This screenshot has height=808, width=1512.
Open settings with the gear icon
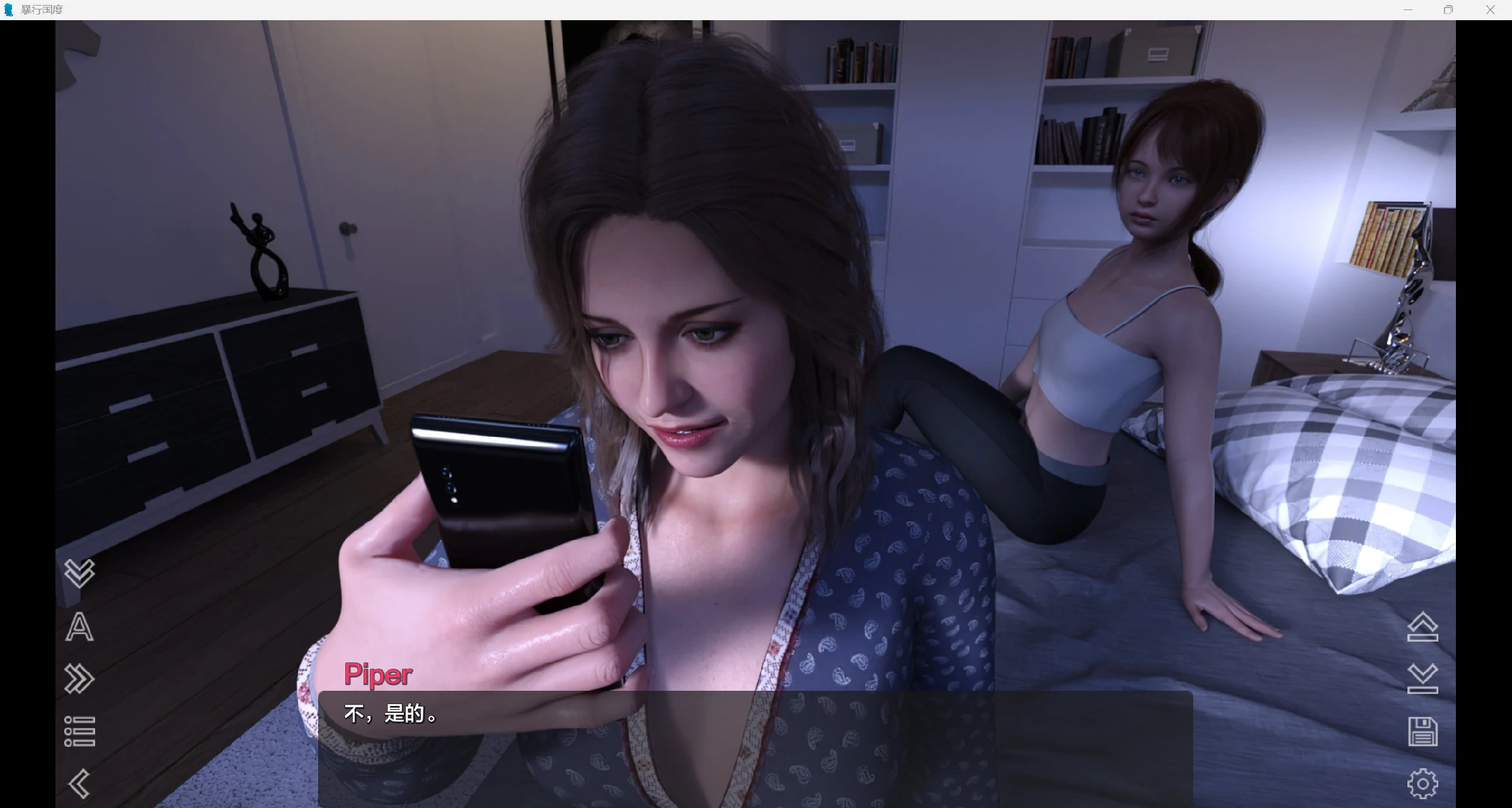(1423, 784)
